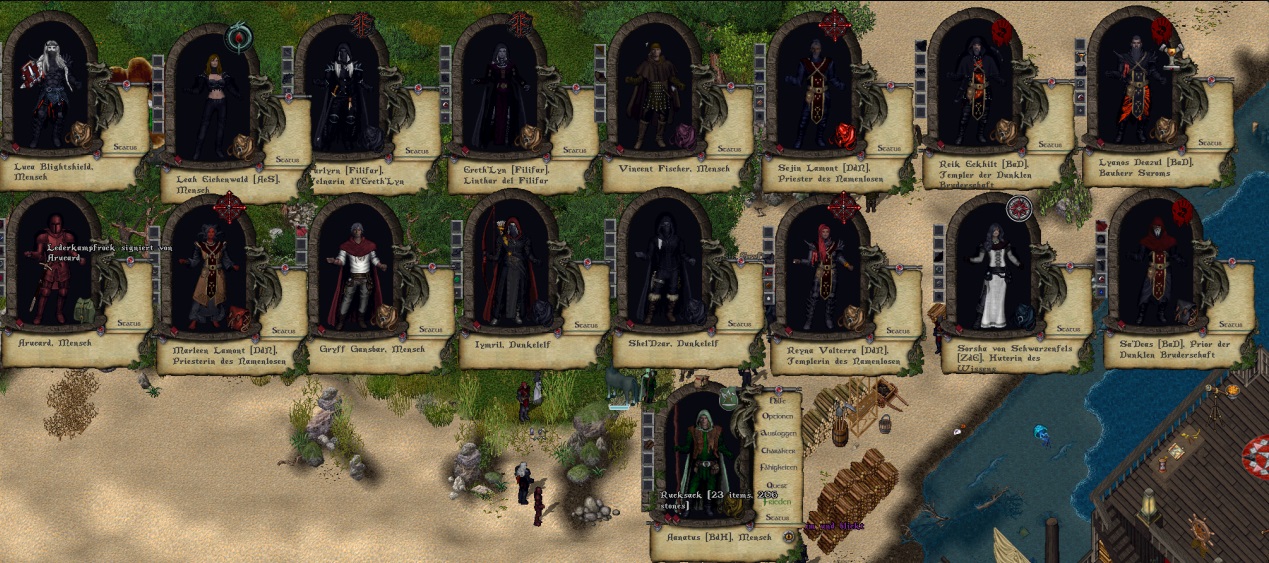1269x563 pixels.
Task: Click the guild emblem above Leah Eichenwald's paperdoll
Action: (x=239, y=38)
